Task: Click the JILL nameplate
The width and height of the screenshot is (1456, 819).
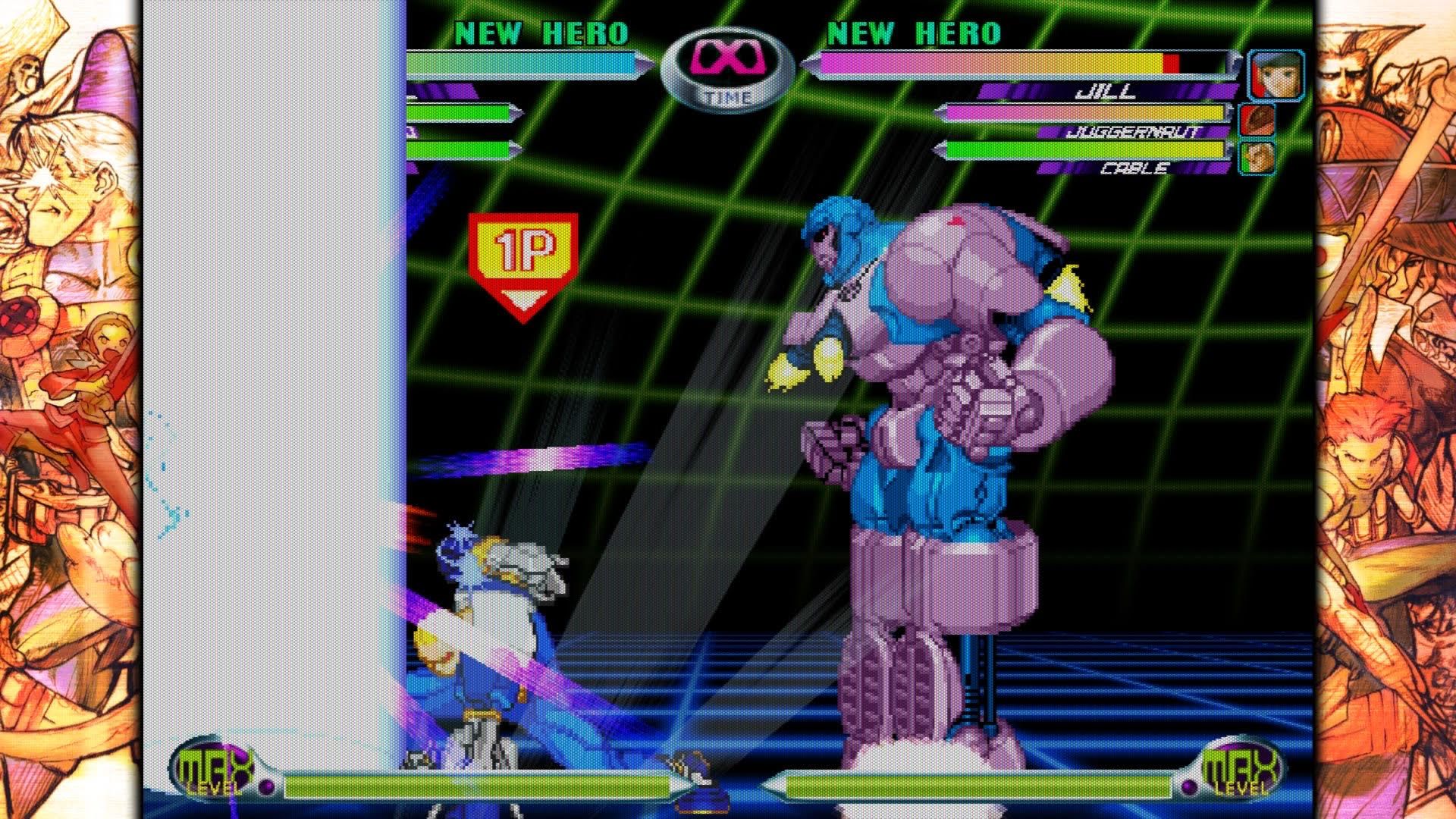Action: tap(1104, 91)
